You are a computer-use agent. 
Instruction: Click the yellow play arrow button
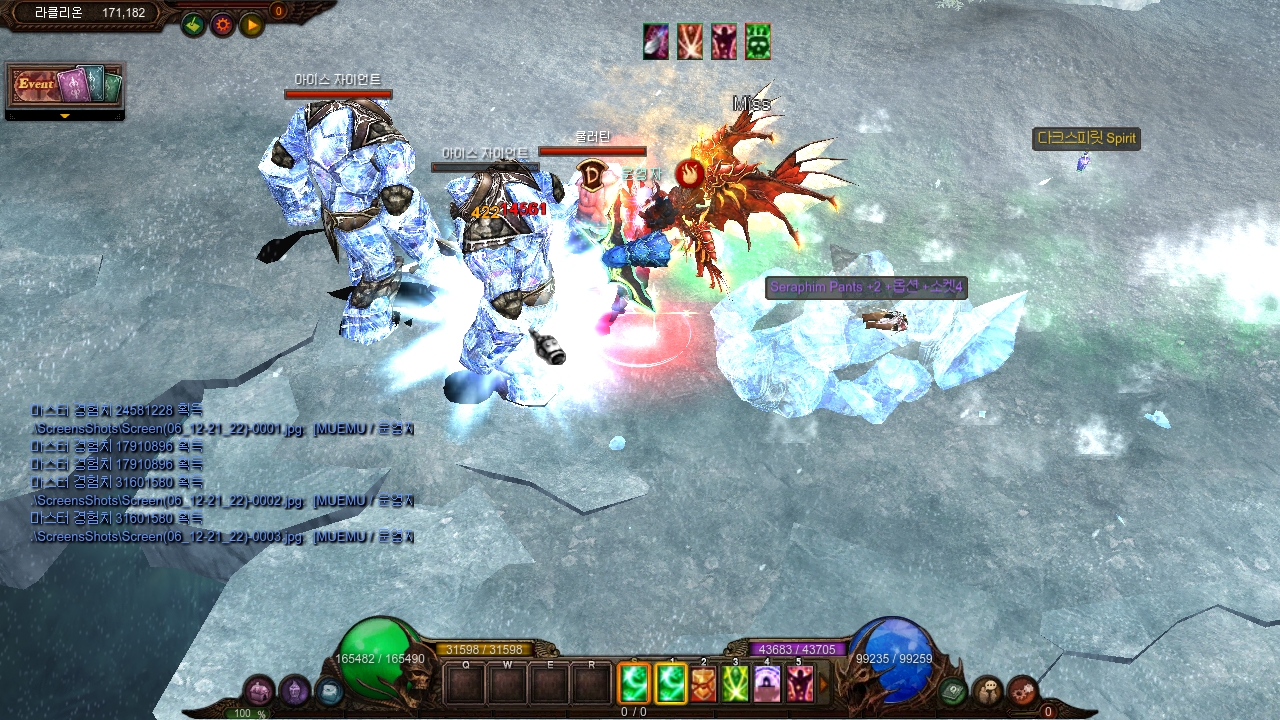(x=251, y=24)
